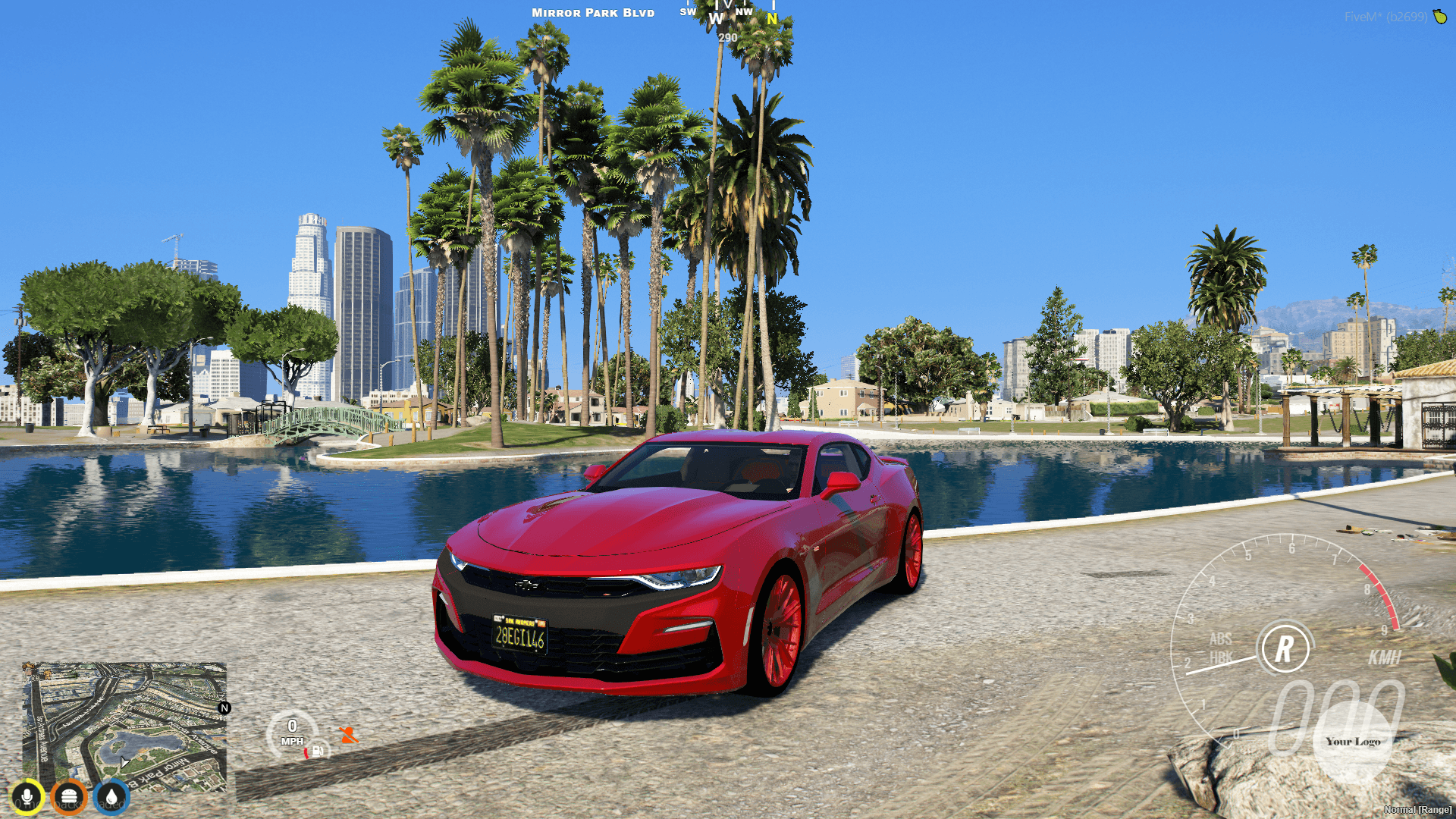Select the burger hunger status icon
The height and width of the screenshot is (819, 1456).
70,795
